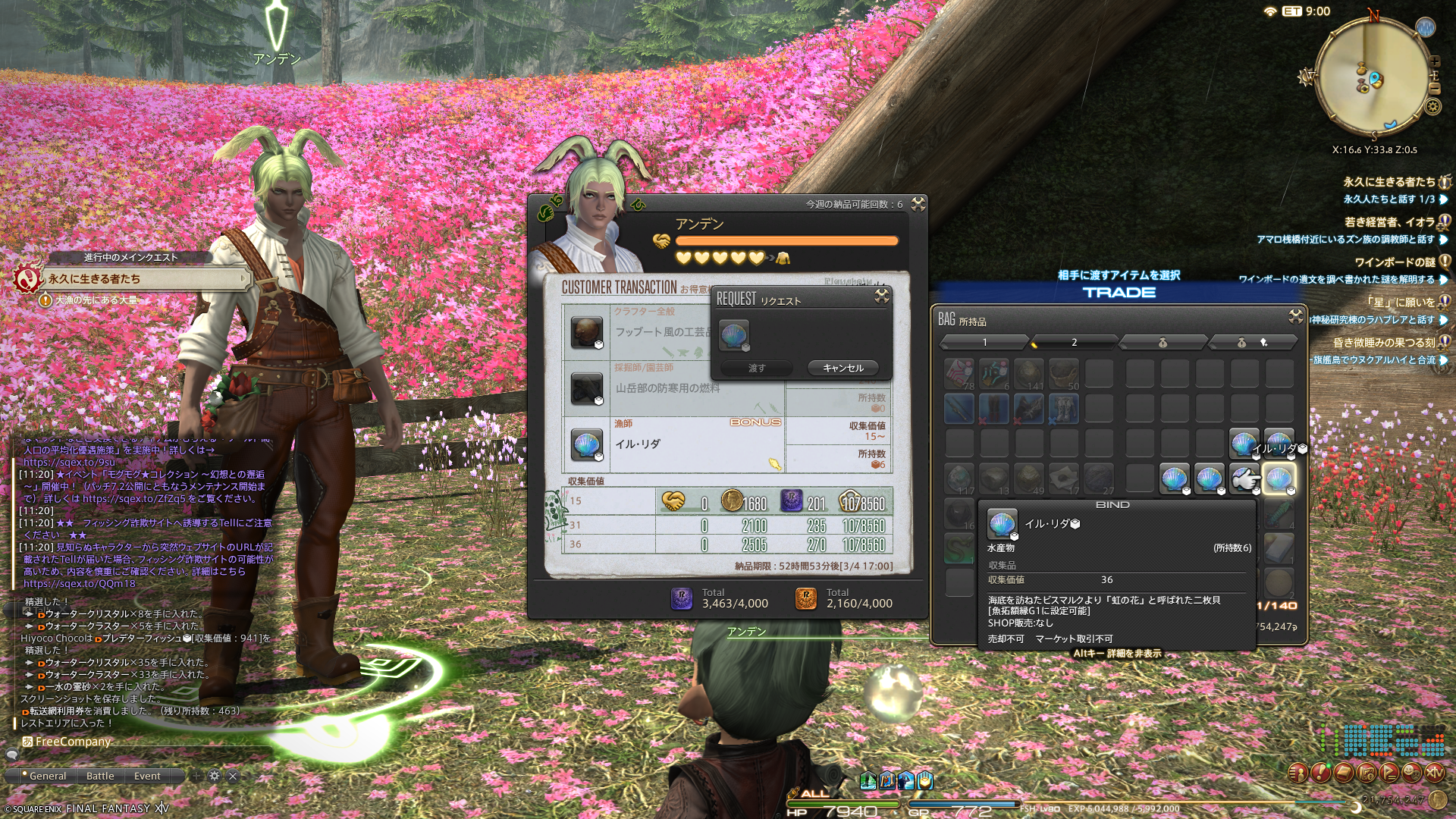The width and height of the screenshot is (1456, 819).
Task: Close the REQUEST window
Action: pyautogui.click(x=881, y=297)
